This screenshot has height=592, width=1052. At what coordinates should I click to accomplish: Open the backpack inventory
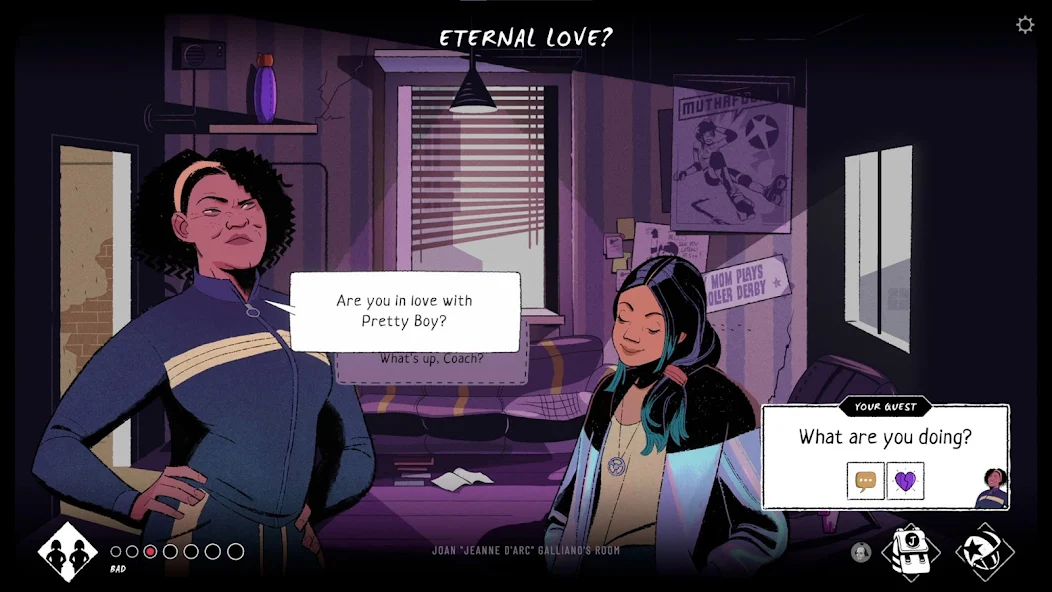(x=910, y=551)
